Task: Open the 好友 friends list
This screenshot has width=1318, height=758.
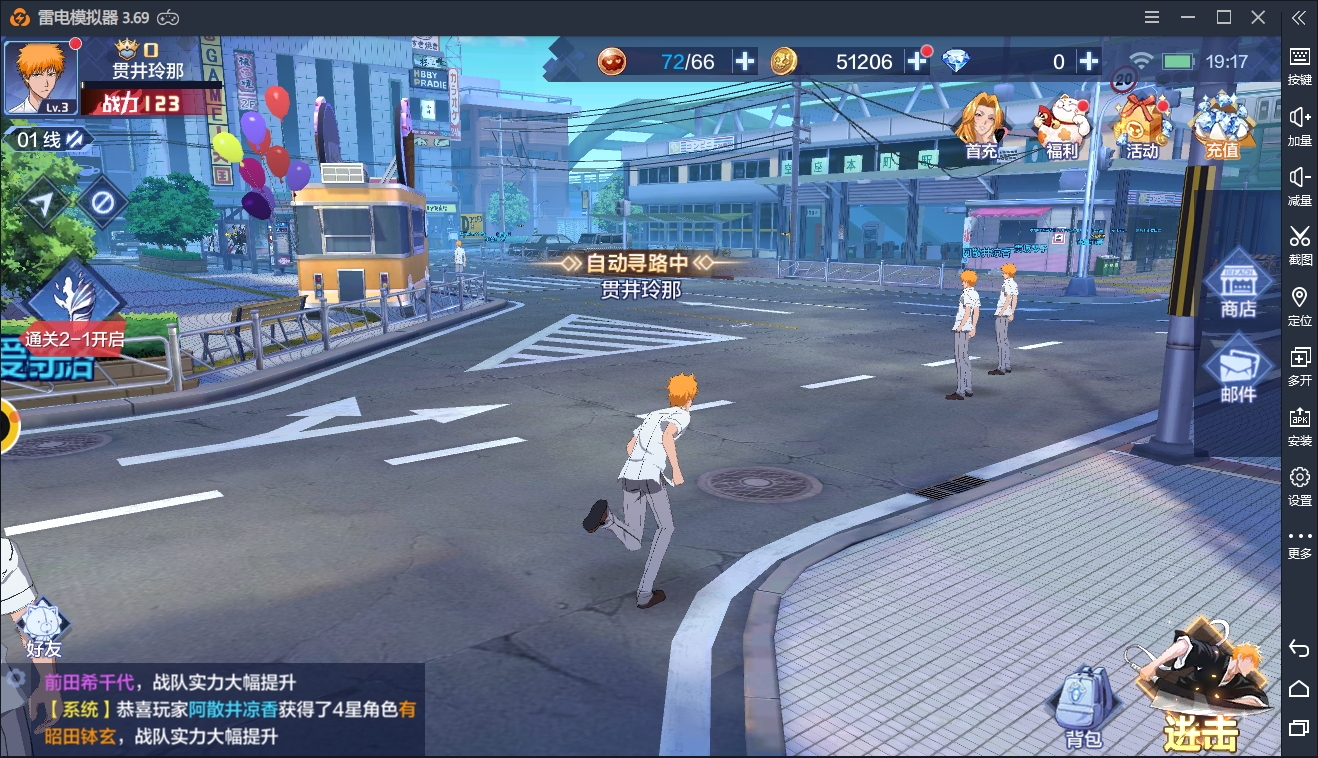Action: (43, 629)
